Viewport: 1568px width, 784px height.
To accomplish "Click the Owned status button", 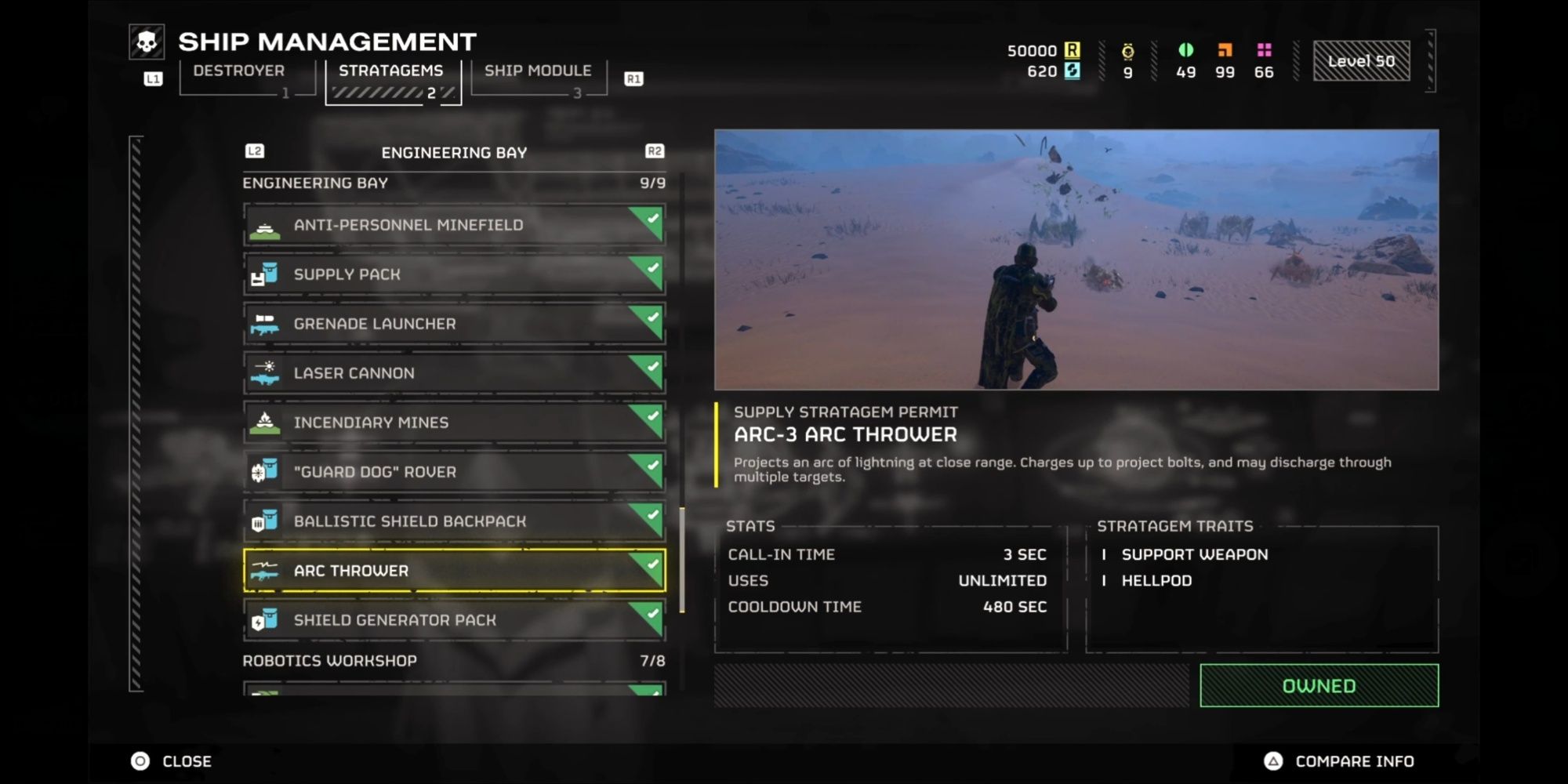I will coord(1319,686).
